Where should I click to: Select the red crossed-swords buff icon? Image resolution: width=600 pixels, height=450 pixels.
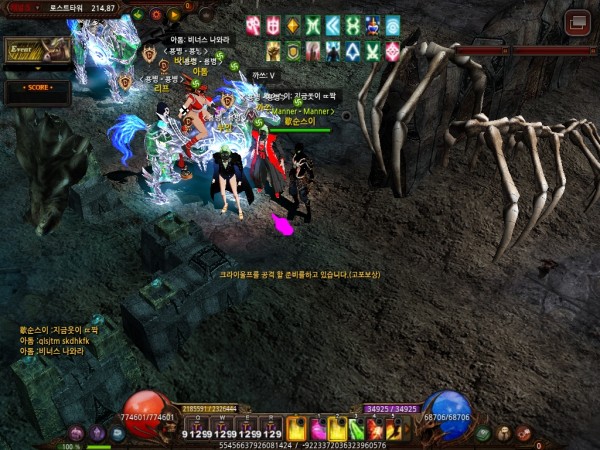pyautogui.click(x=253, y=25)
